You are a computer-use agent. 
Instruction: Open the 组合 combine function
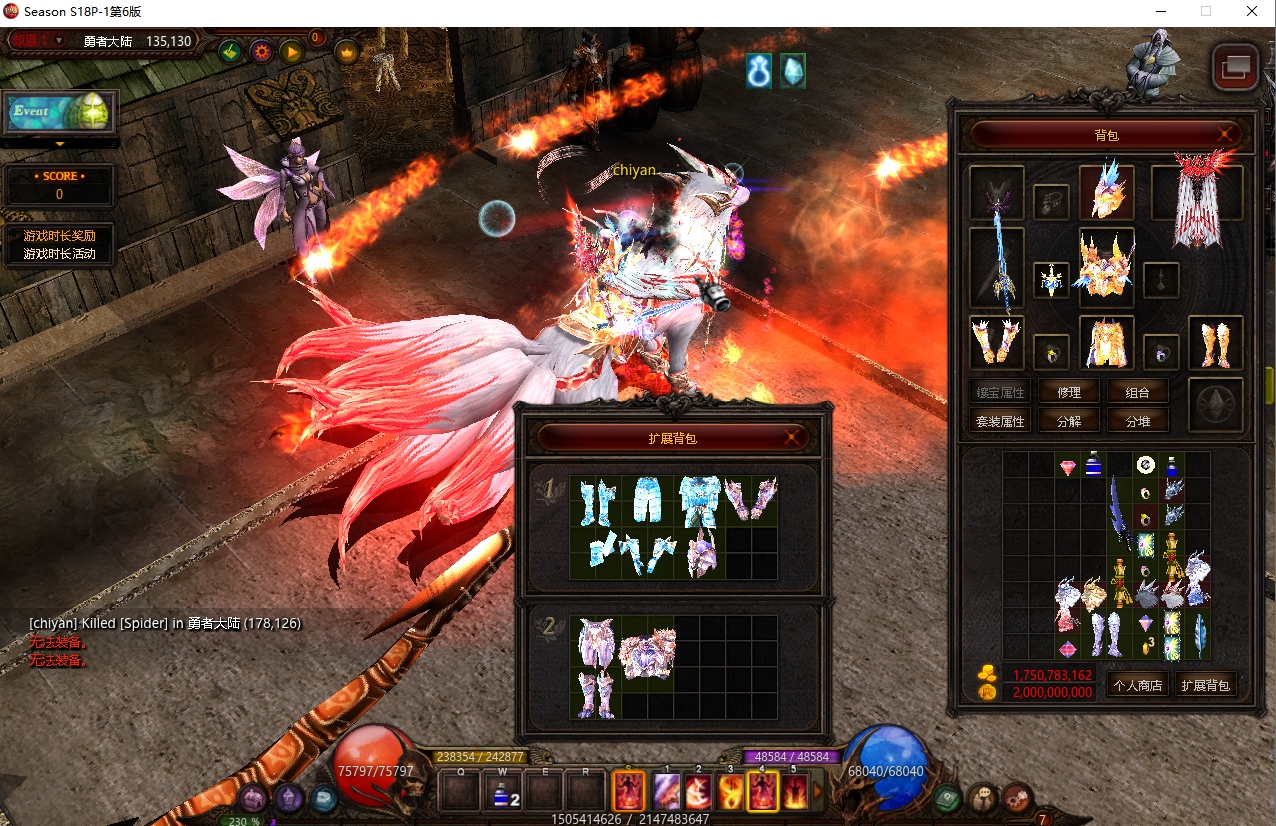point(1138,392)
